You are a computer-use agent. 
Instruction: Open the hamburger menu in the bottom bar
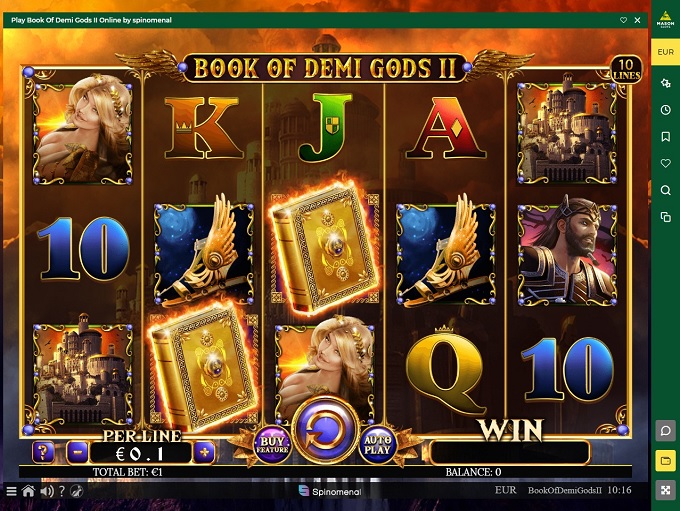pyautogui.click(x=11, y=491)
